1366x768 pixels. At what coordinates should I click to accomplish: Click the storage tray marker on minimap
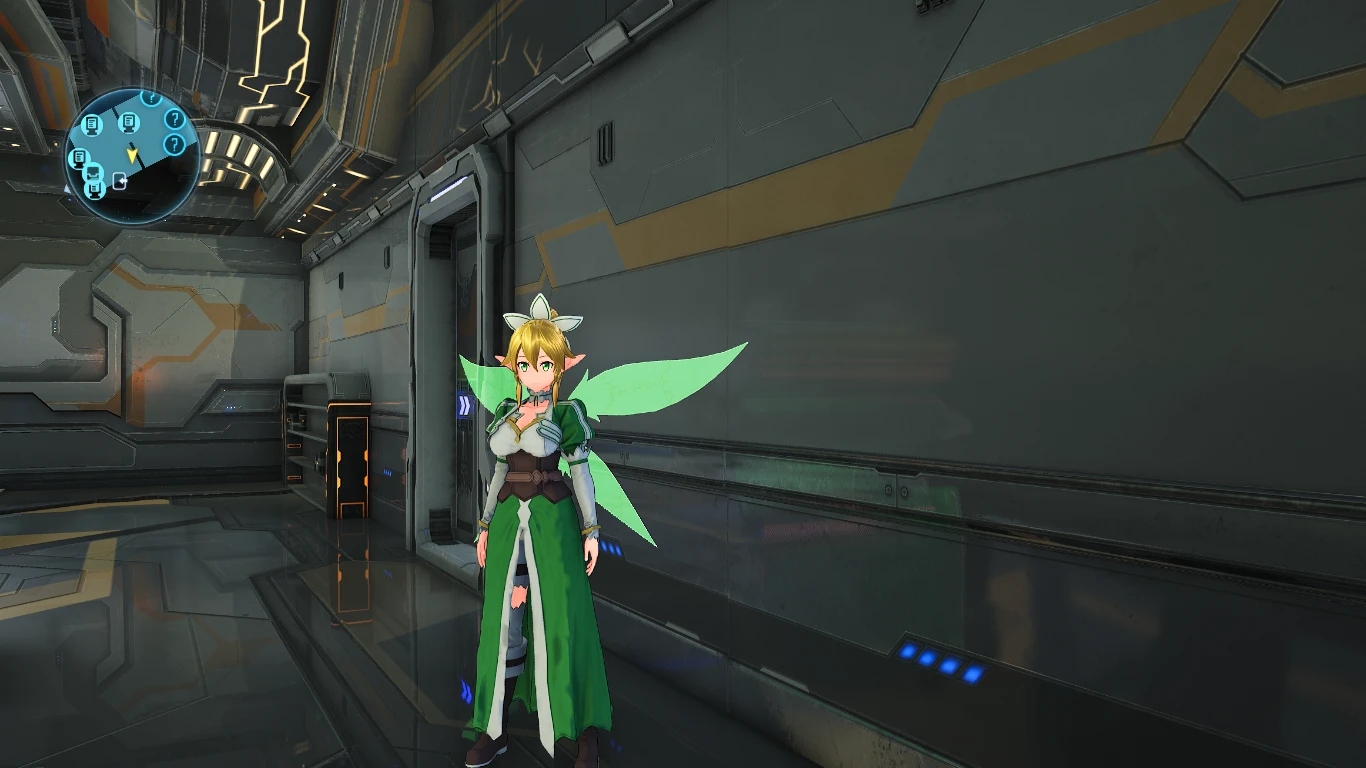click(x=93, y=175)
